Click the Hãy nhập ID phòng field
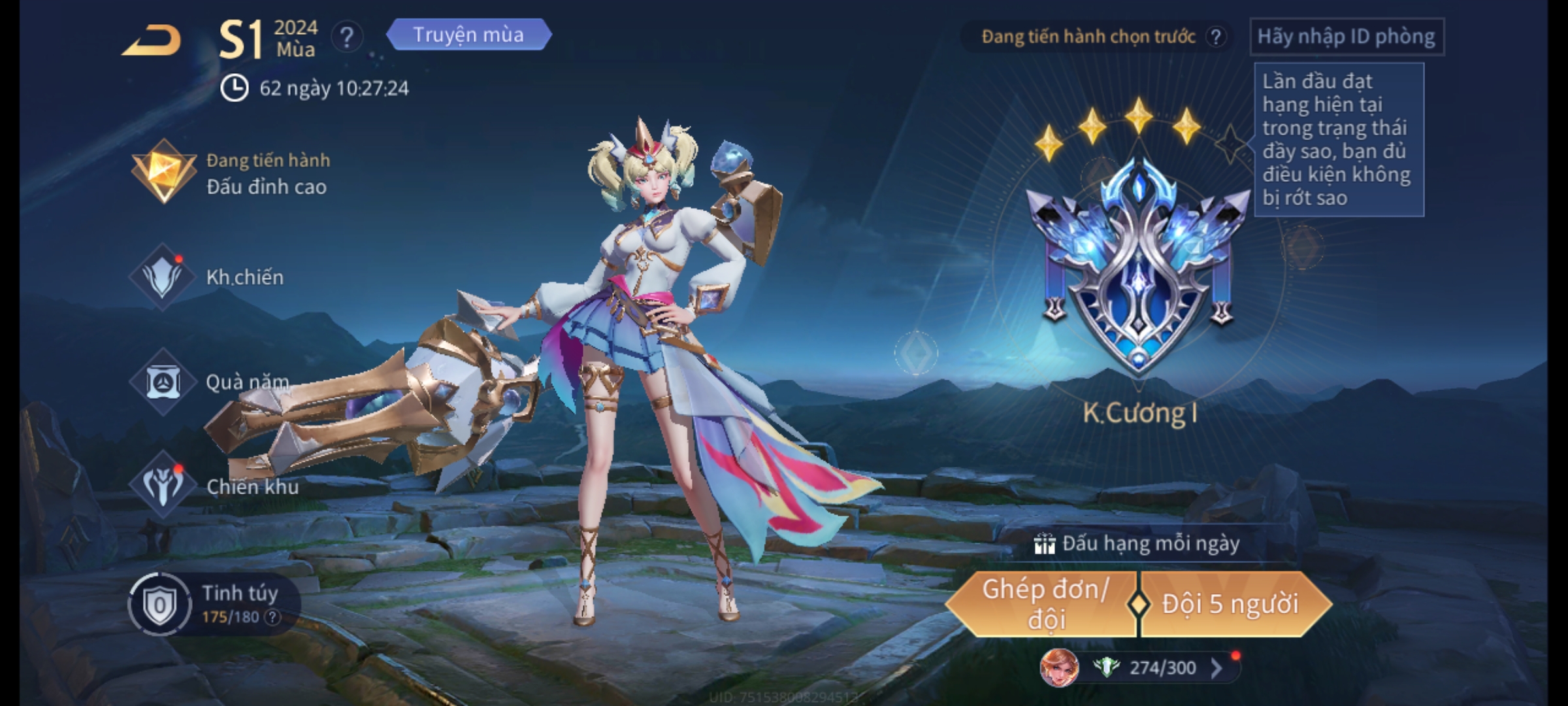 (x=1346, y=37)
